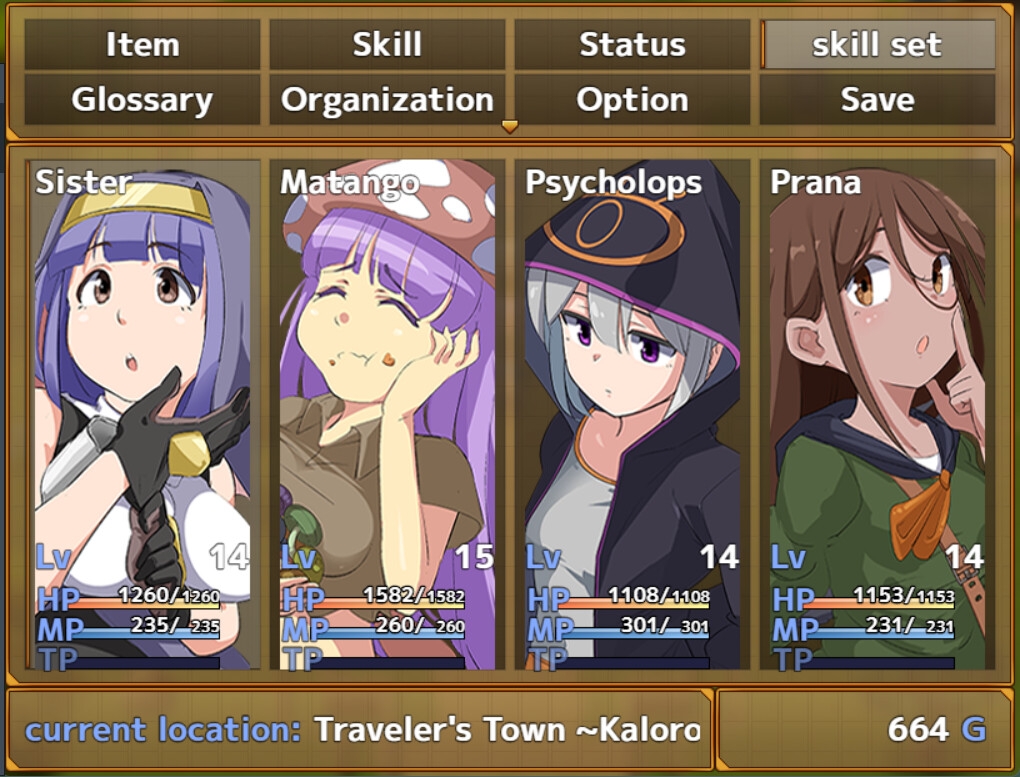The image size is (1020, 777).
Task: Select the Organization menu entry
Action: click(x=387, y=100)
